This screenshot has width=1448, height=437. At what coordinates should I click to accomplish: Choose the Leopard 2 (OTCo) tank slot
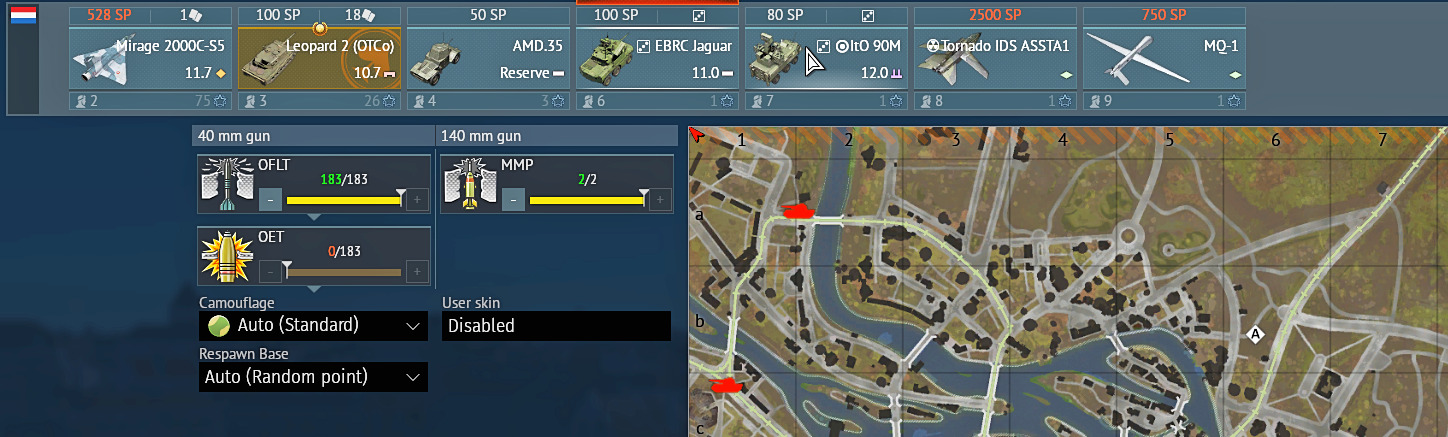318,58
